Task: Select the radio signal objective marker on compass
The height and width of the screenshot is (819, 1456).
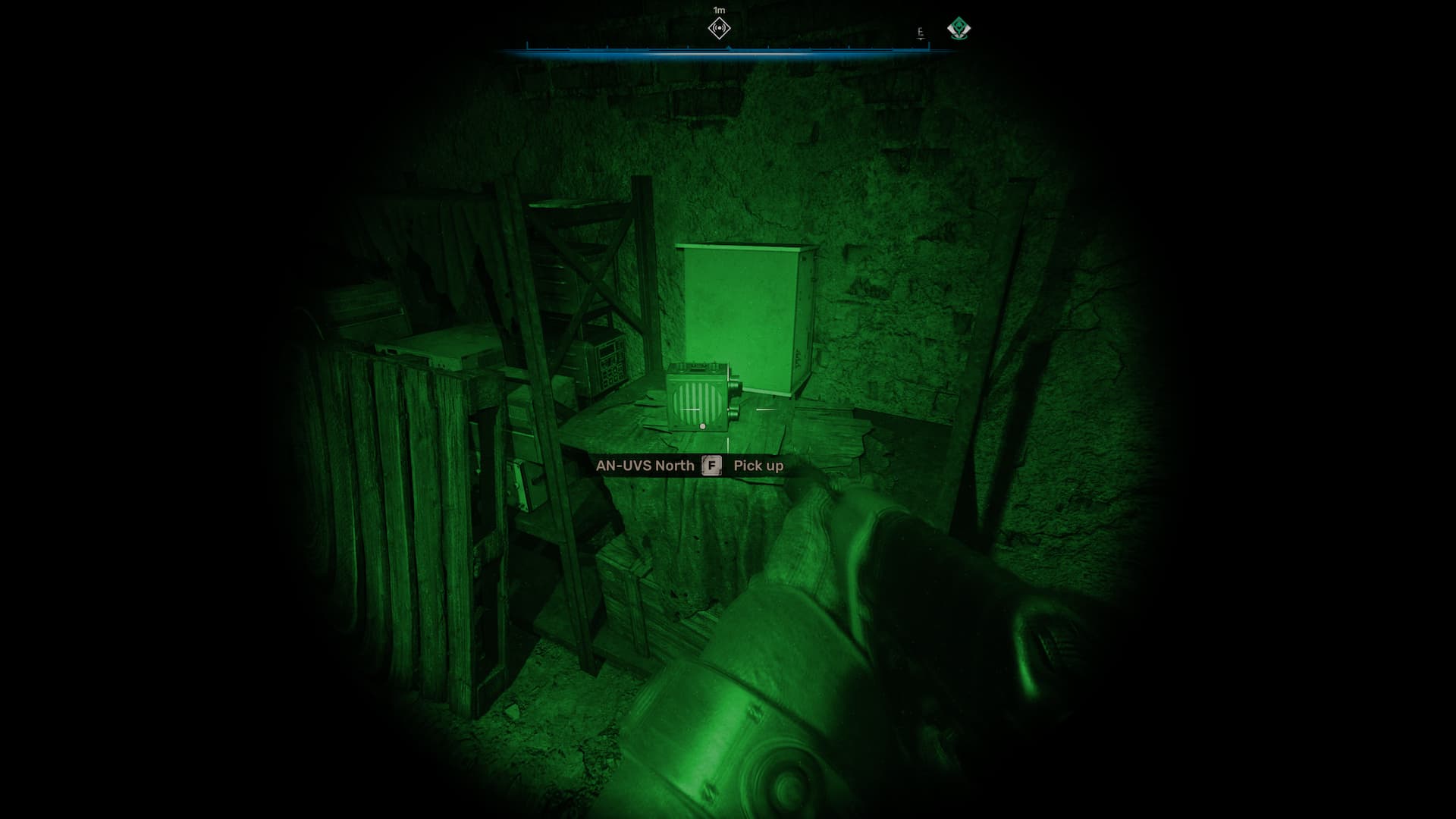Action: 719,29
